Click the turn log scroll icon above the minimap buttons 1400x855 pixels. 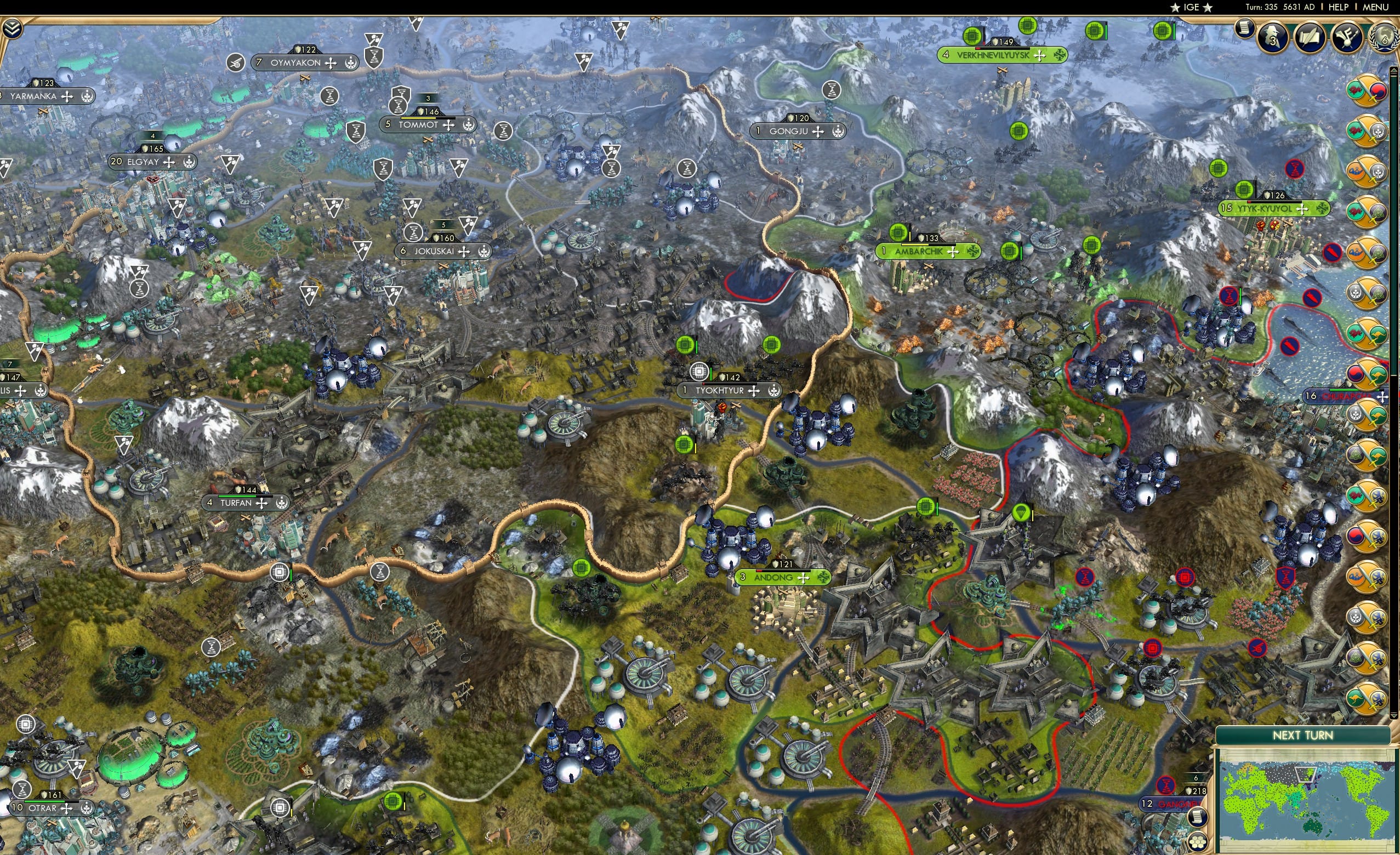(1198, 818)
